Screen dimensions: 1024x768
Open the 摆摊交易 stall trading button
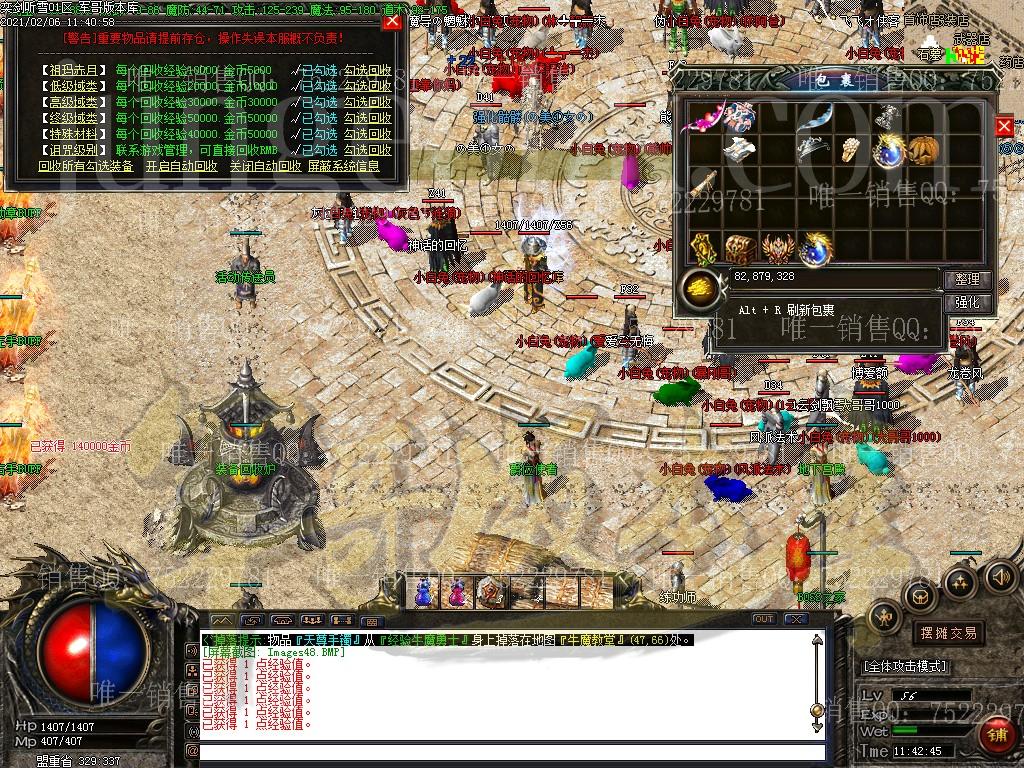coord(948,633)
